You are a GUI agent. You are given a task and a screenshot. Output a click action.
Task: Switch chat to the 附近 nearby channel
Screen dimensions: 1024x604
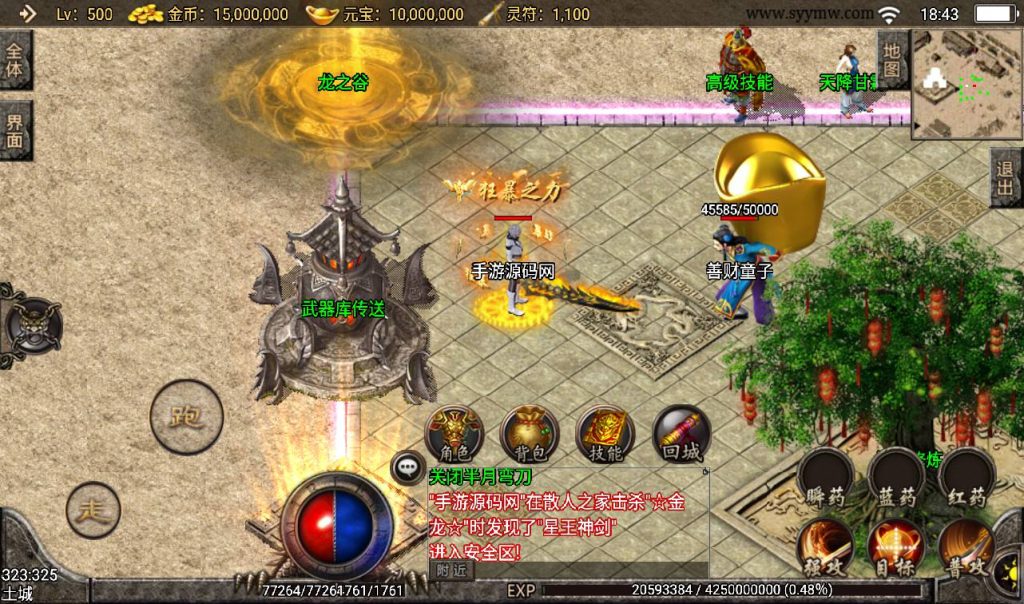click(x=450, y=569)
